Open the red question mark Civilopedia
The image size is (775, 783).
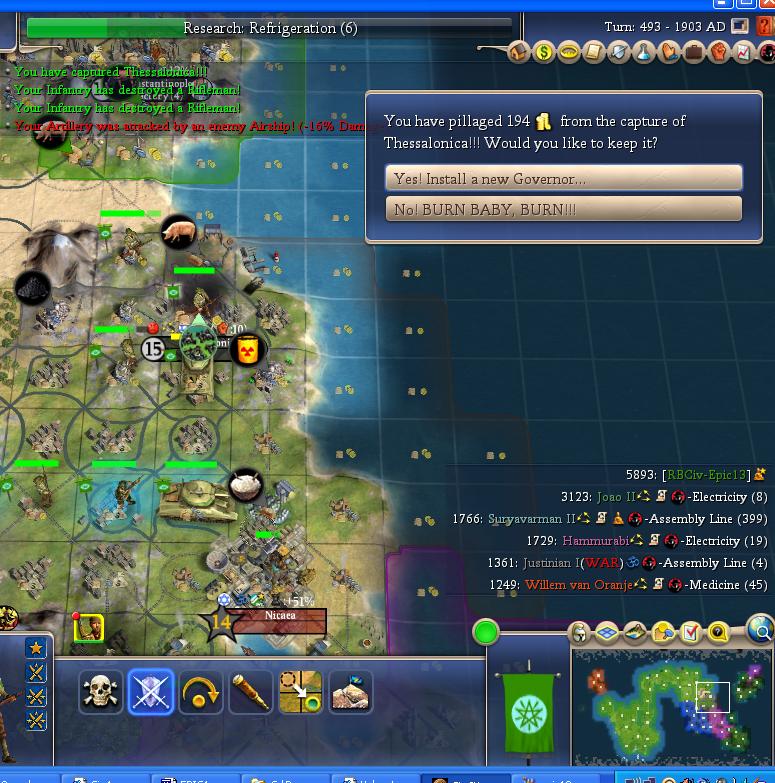pyautogui.click(x=766, y=27)
